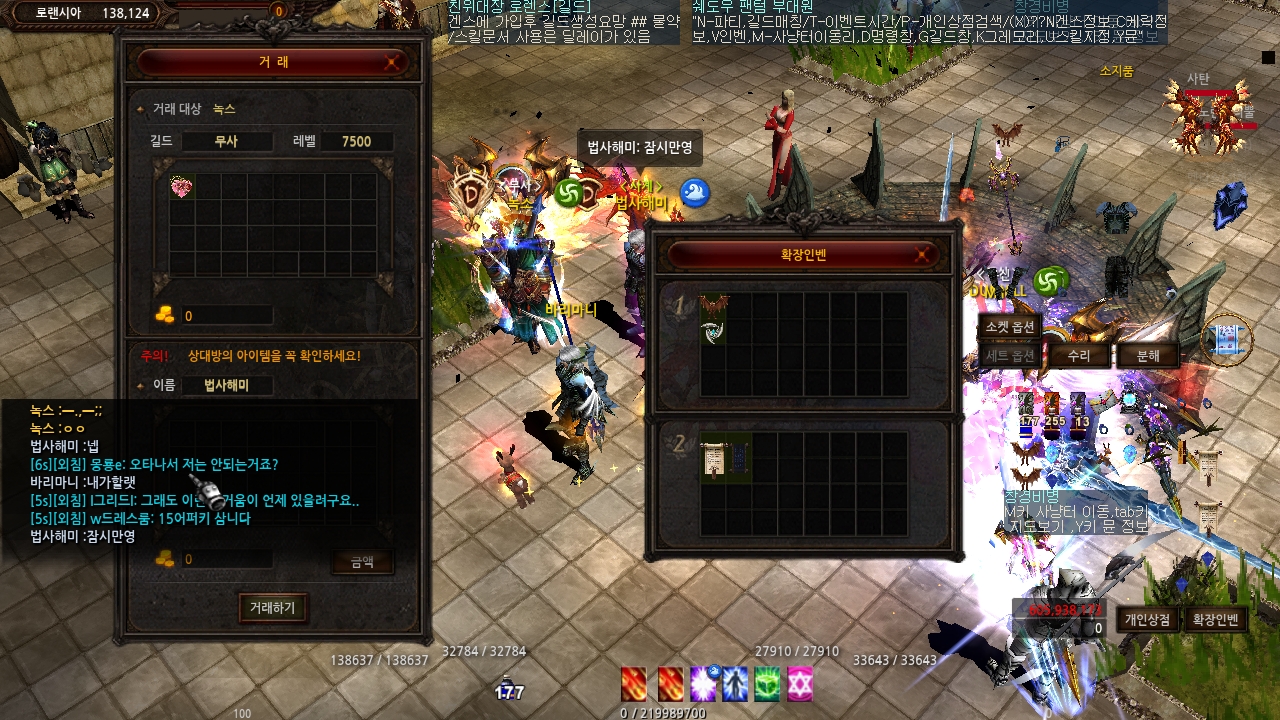The image size is (1280, 720).
Task: Use the first fire slash skill
Action: (634, 684)
